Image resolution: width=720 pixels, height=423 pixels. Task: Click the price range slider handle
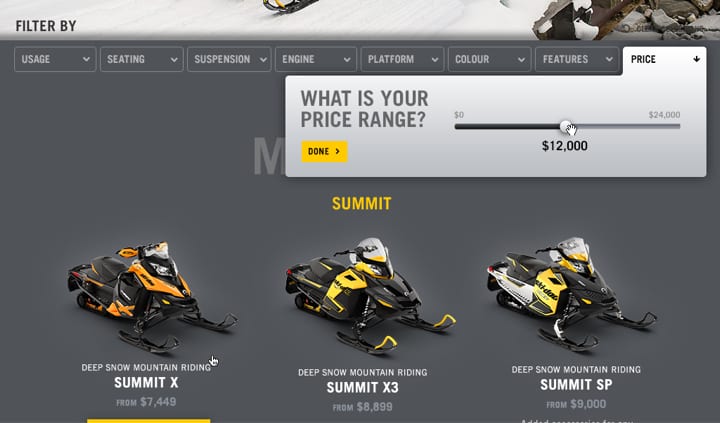(566, 127)
